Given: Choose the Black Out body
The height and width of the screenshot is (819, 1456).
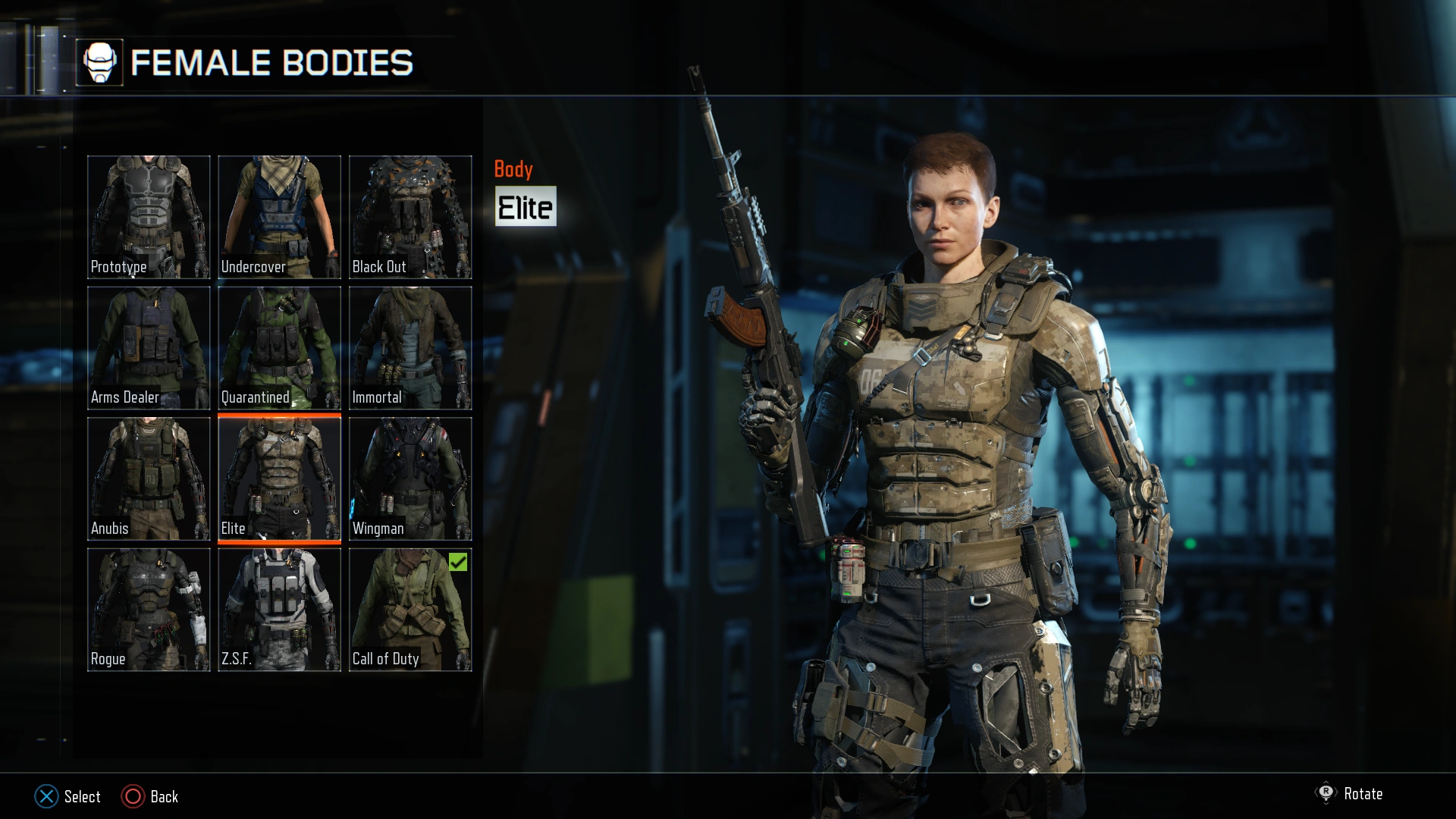Looking at the screenshot, I should pos(409,216).
